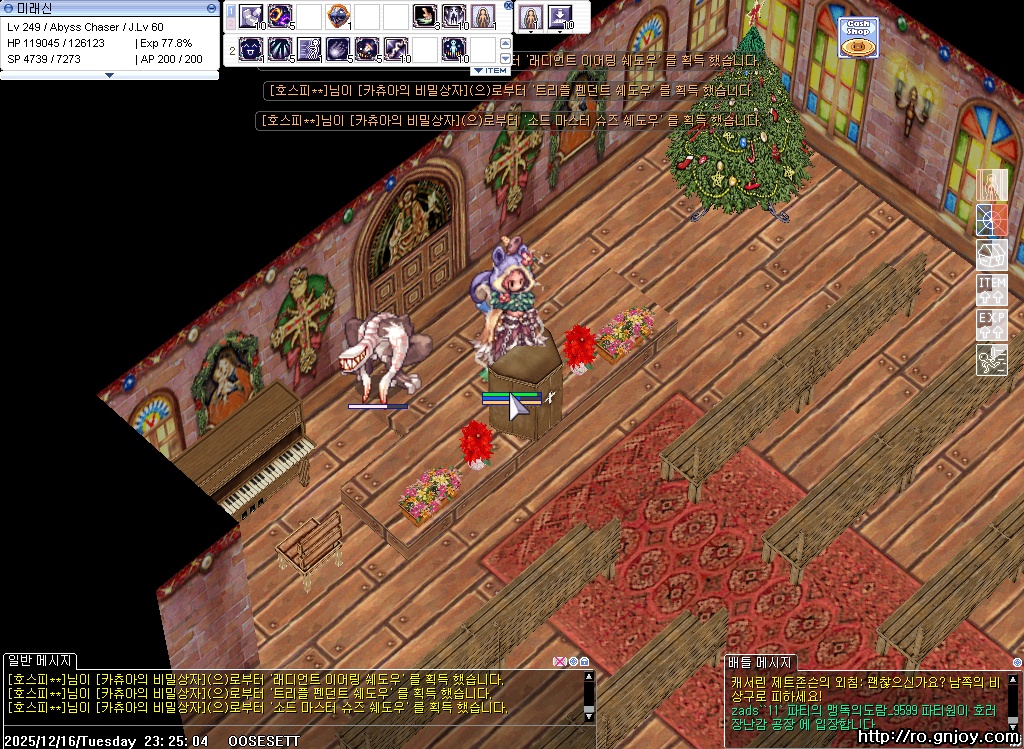Switch to the 일반 메시지 chat tab
Image resolution: width=1024 pixels, height=749 pixels.
pos(39,661)
